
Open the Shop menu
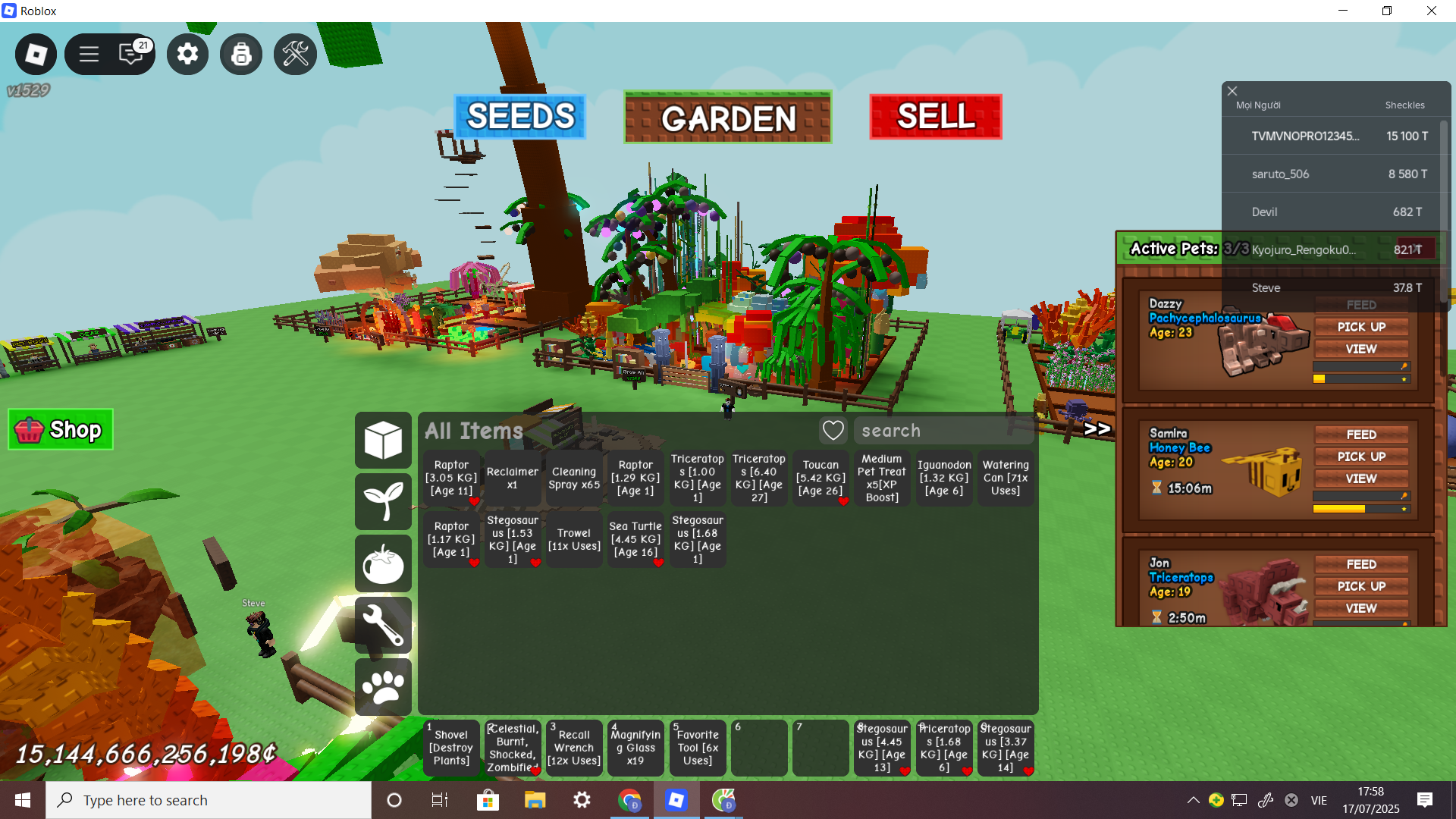coord(61,430)
